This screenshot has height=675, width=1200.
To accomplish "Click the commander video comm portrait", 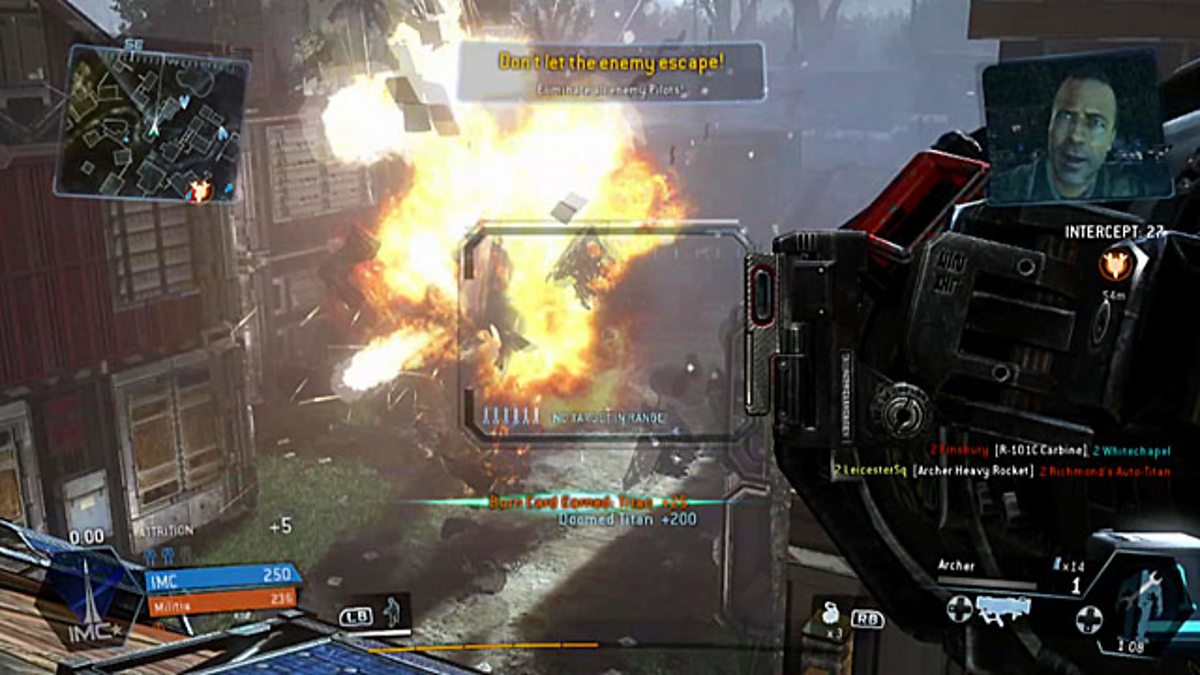I will [x=1077, y=126].
